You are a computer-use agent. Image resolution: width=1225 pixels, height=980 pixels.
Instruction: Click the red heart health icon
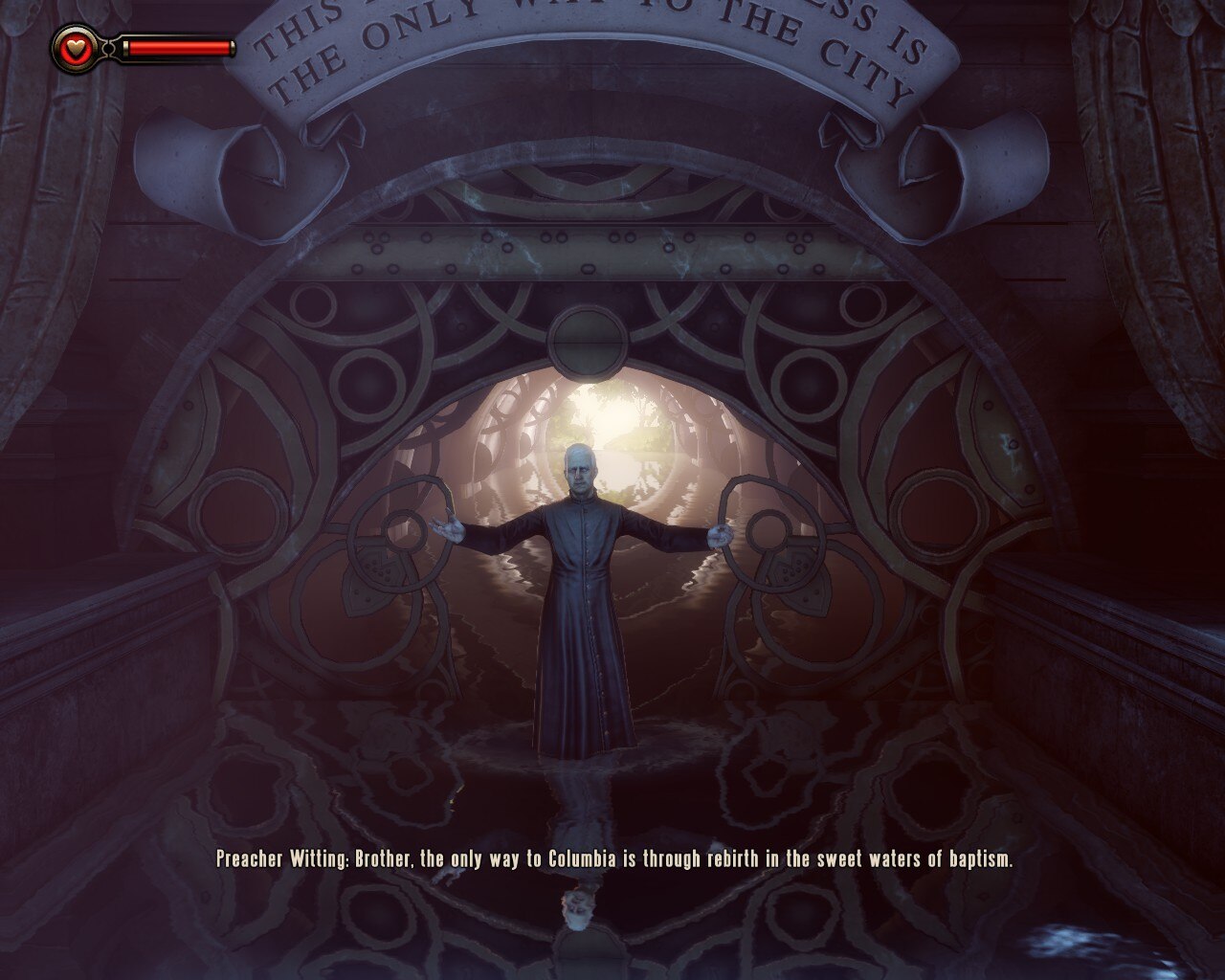pos(75,46)
